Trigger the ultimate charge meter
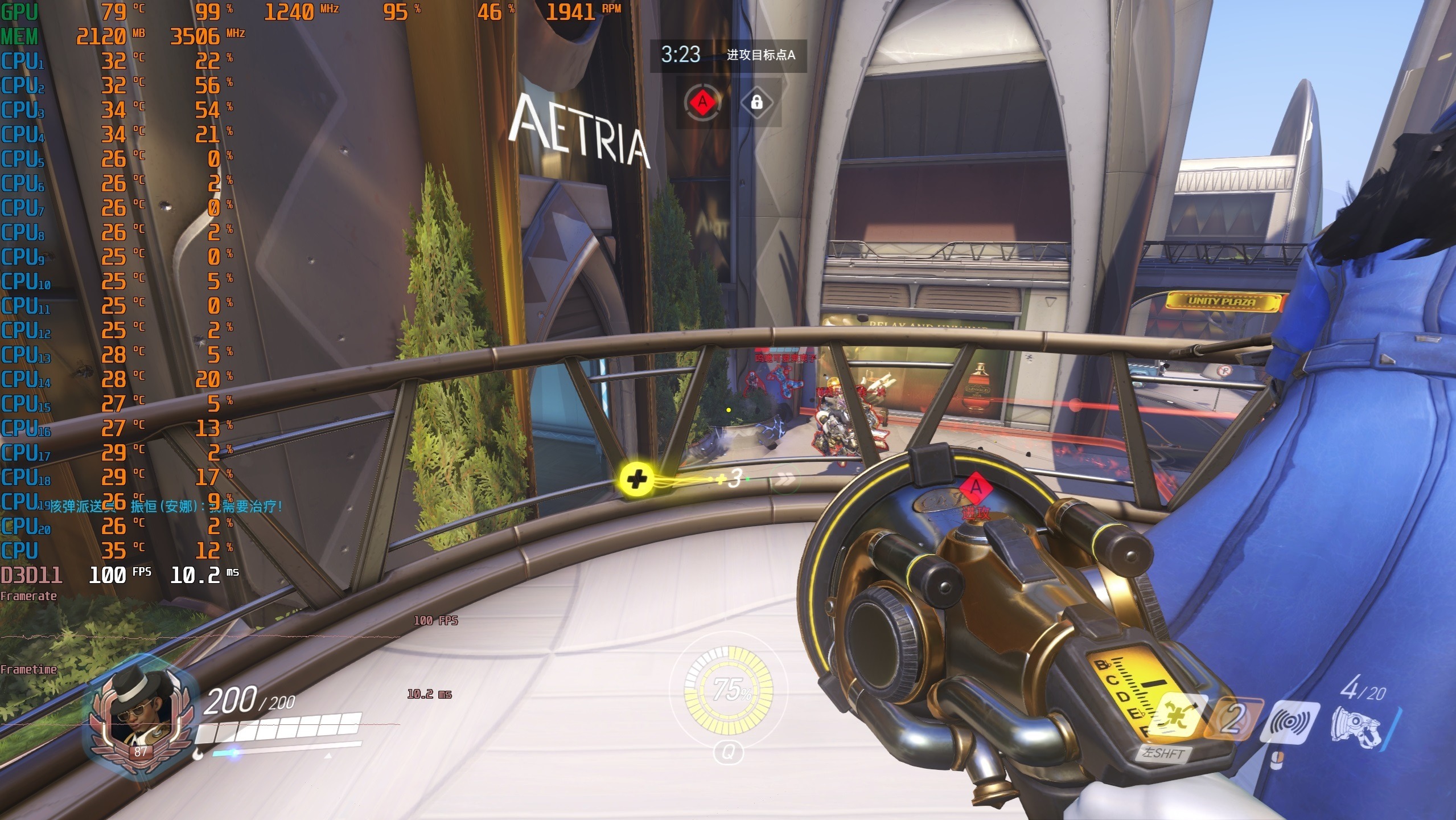The image size is (1456, 820). tap(729, 691)
